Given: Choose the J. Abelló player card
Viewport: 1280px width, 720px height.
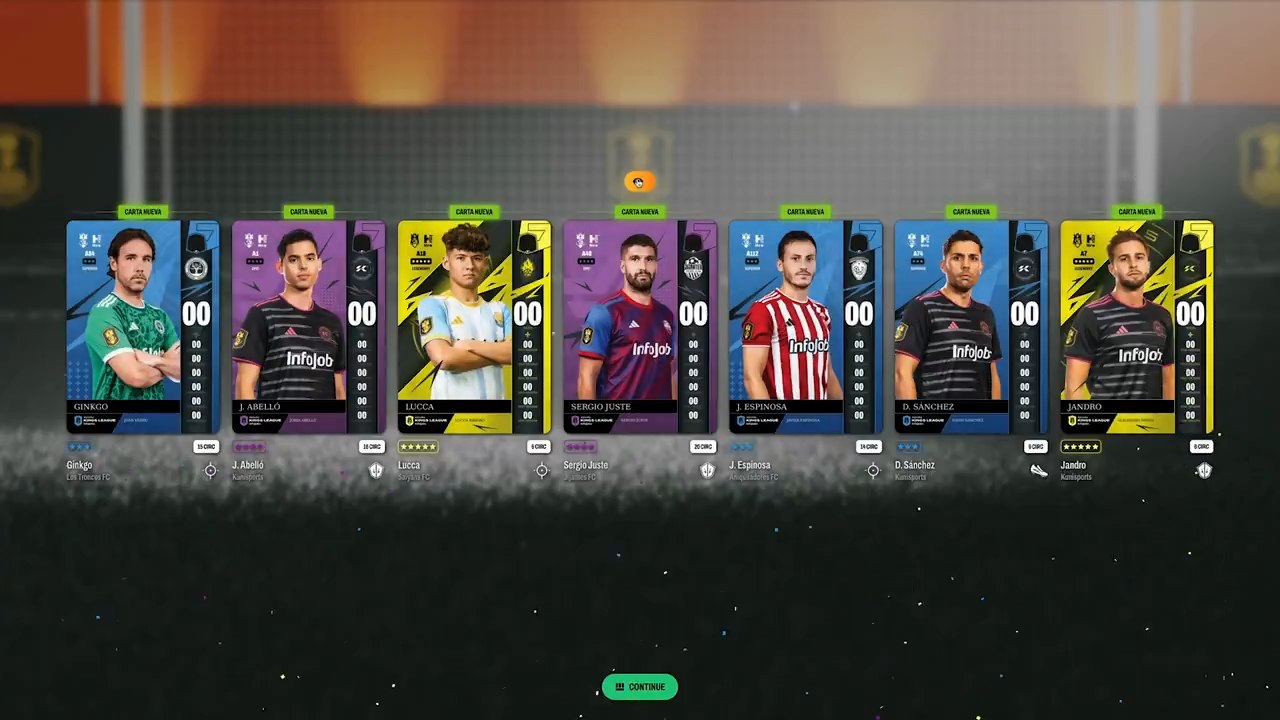Looking at the screenshot, I should [309, 327].
